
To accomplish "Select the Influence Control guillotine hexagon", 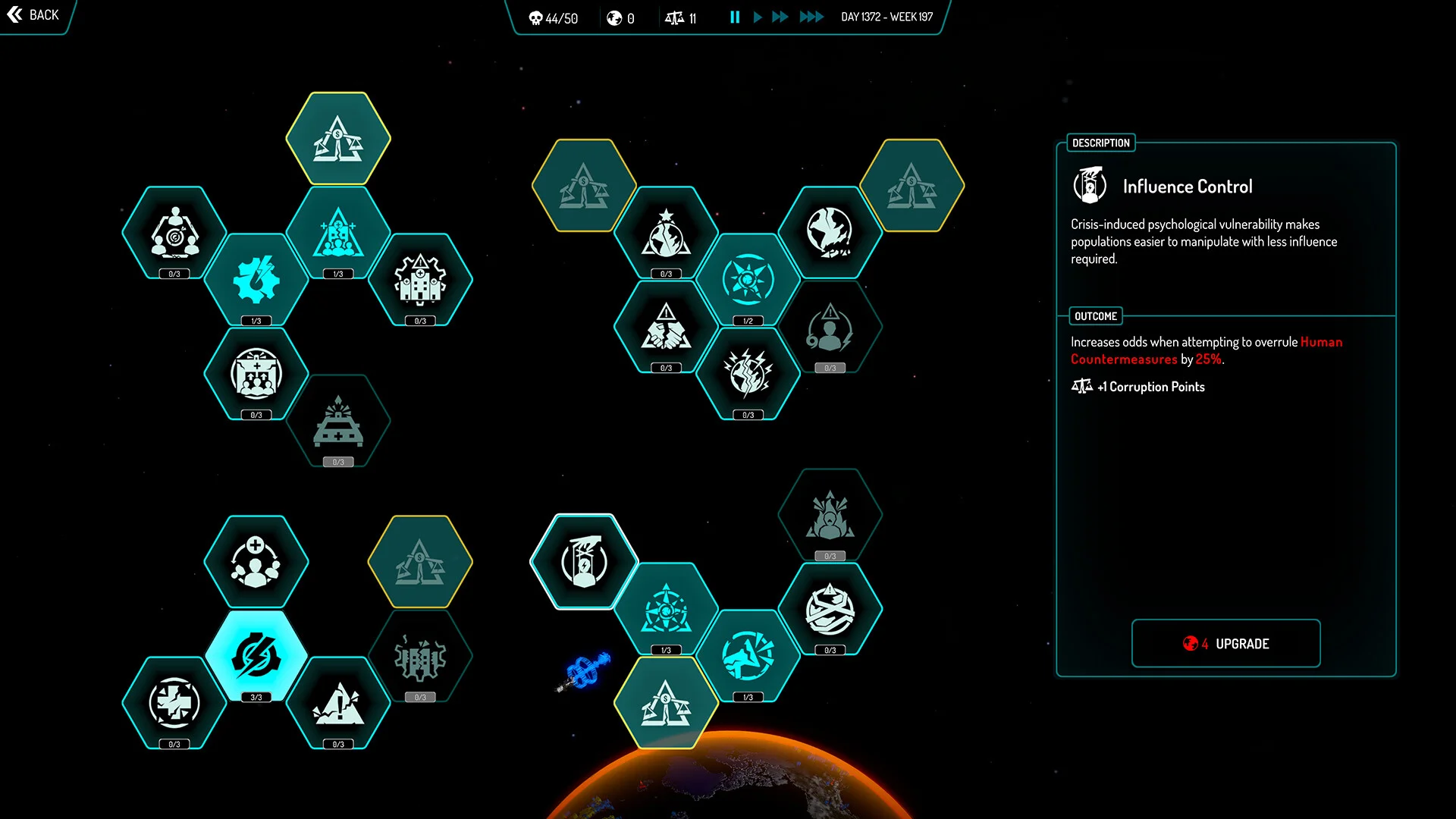I will (584, 562).
